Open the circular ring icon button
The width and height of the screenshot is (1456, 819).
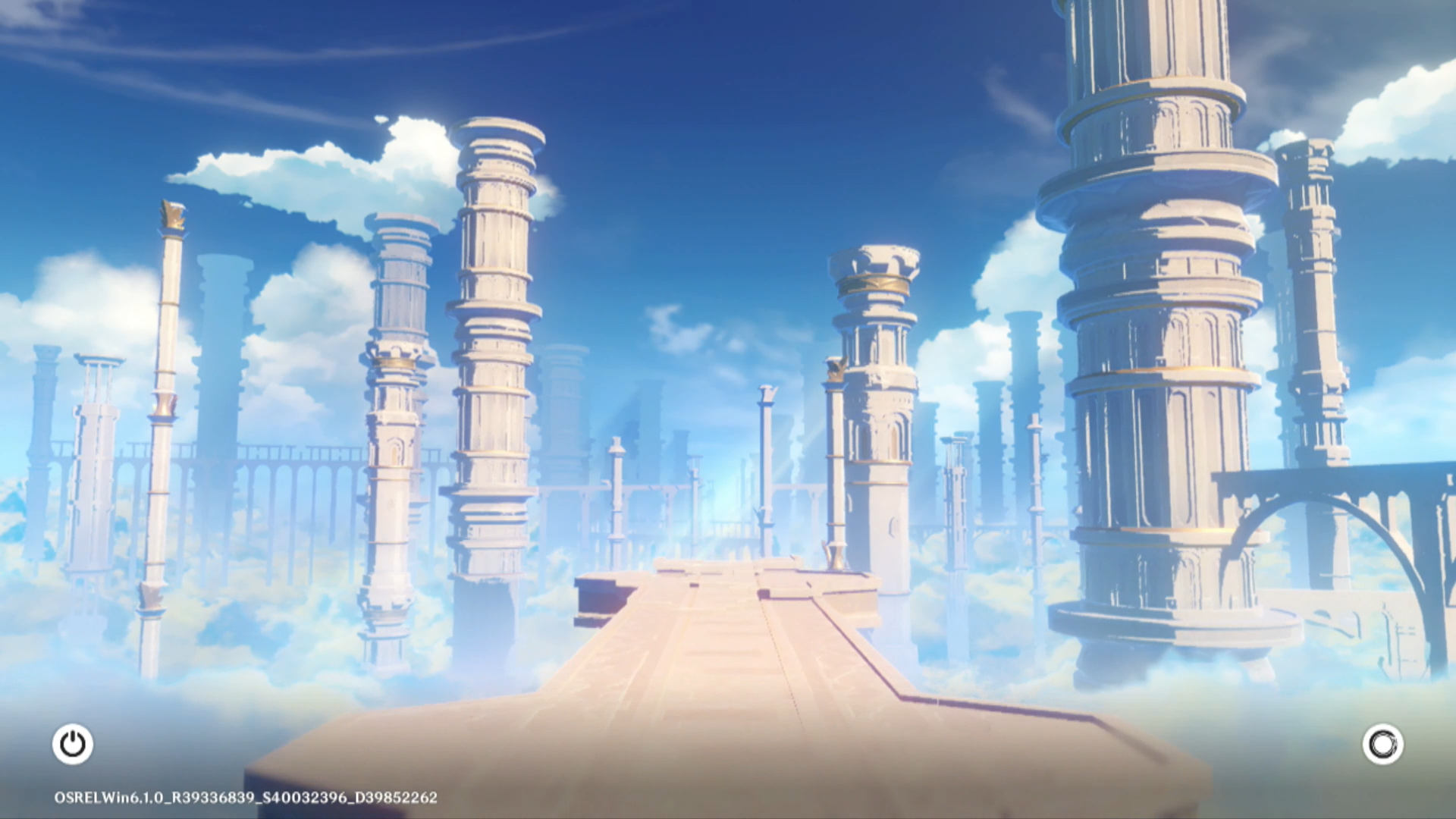pos(1382,744)
